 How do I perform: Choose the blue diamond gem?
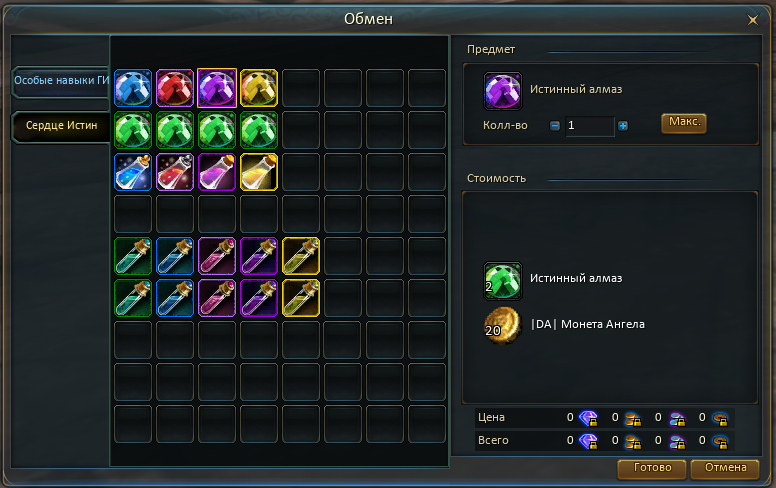133,88
